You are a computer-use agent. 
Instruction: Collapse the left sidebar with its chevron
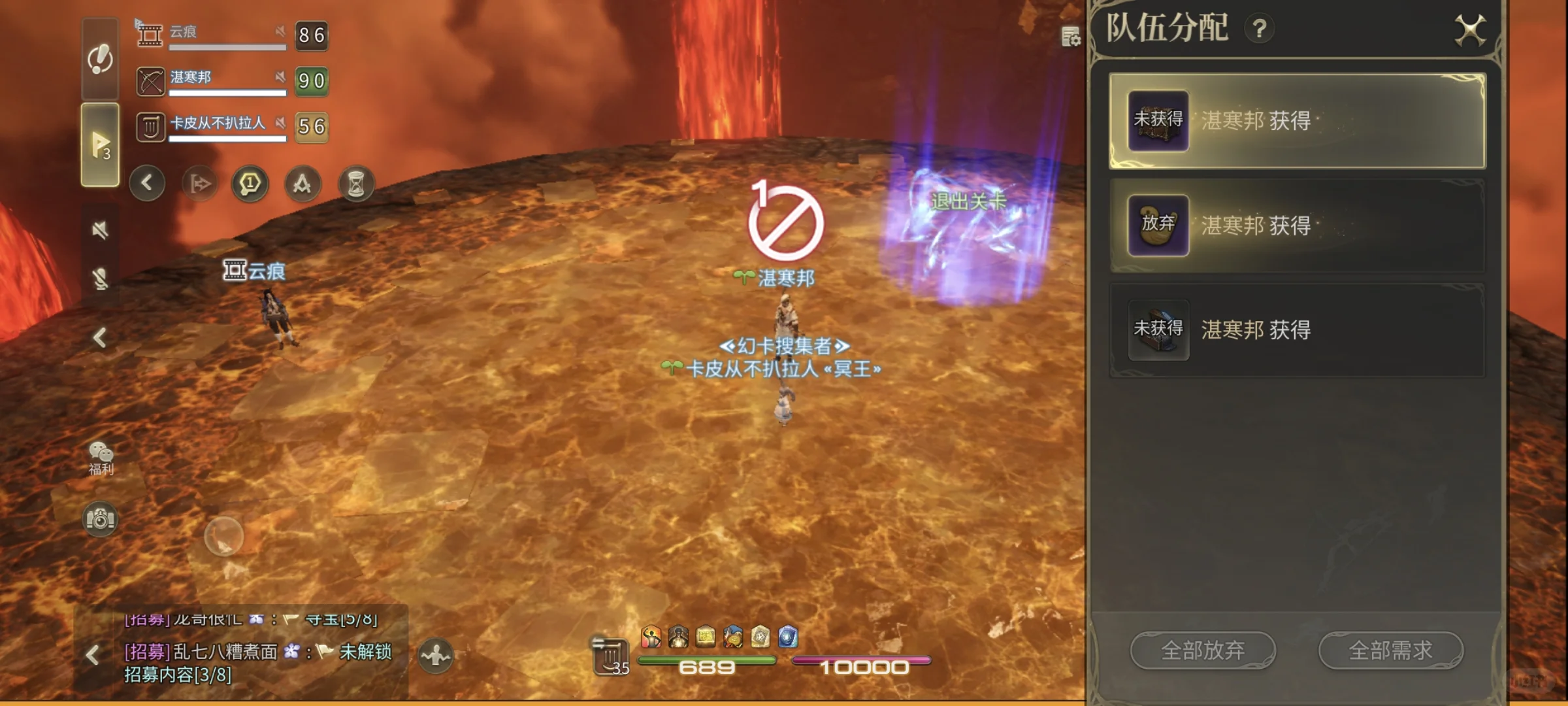[x=101, y=339]
